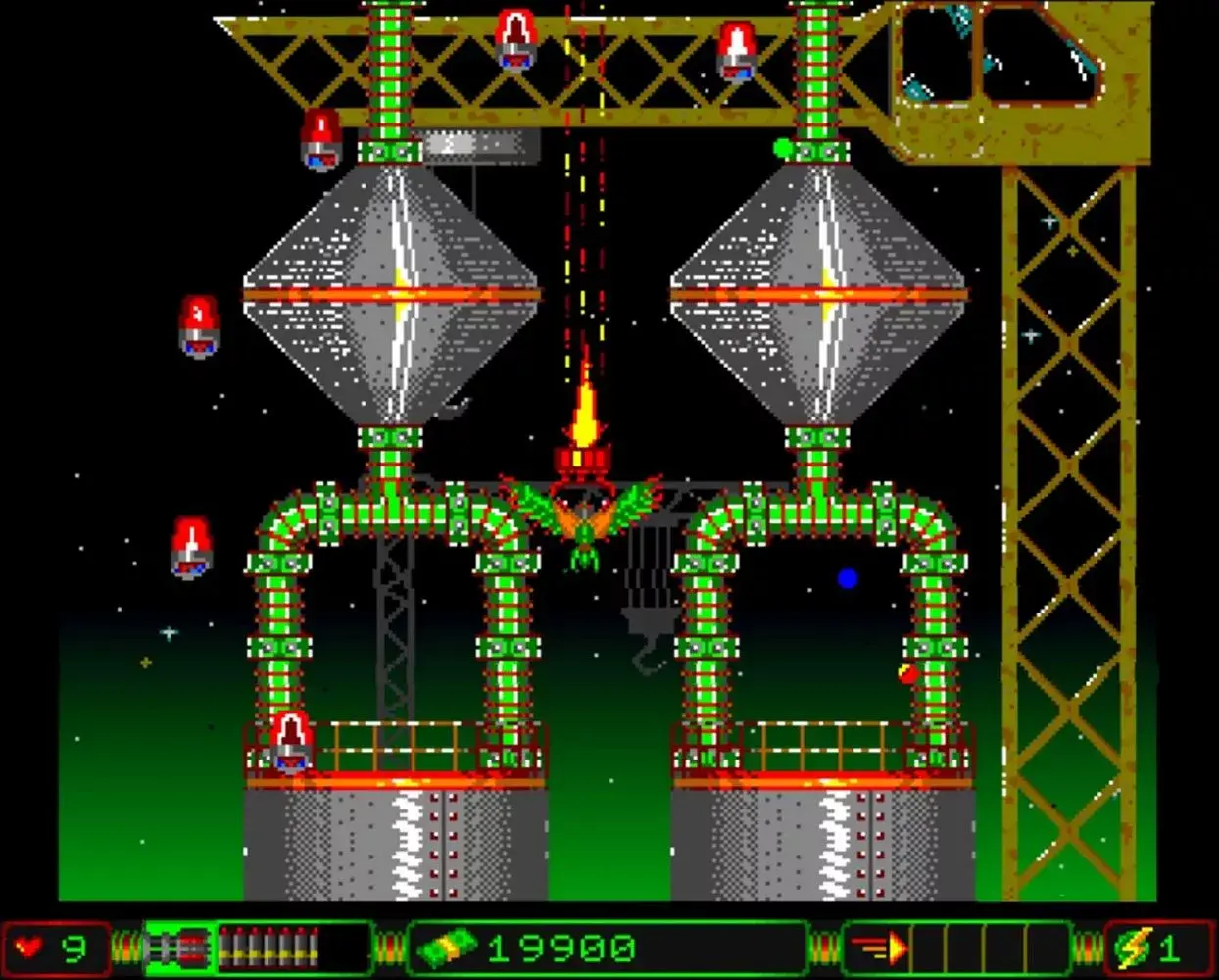Select the highlighted weapon icon in the HUD
The height and width of the screenshot is (980, 1219).
pos(179,948)
